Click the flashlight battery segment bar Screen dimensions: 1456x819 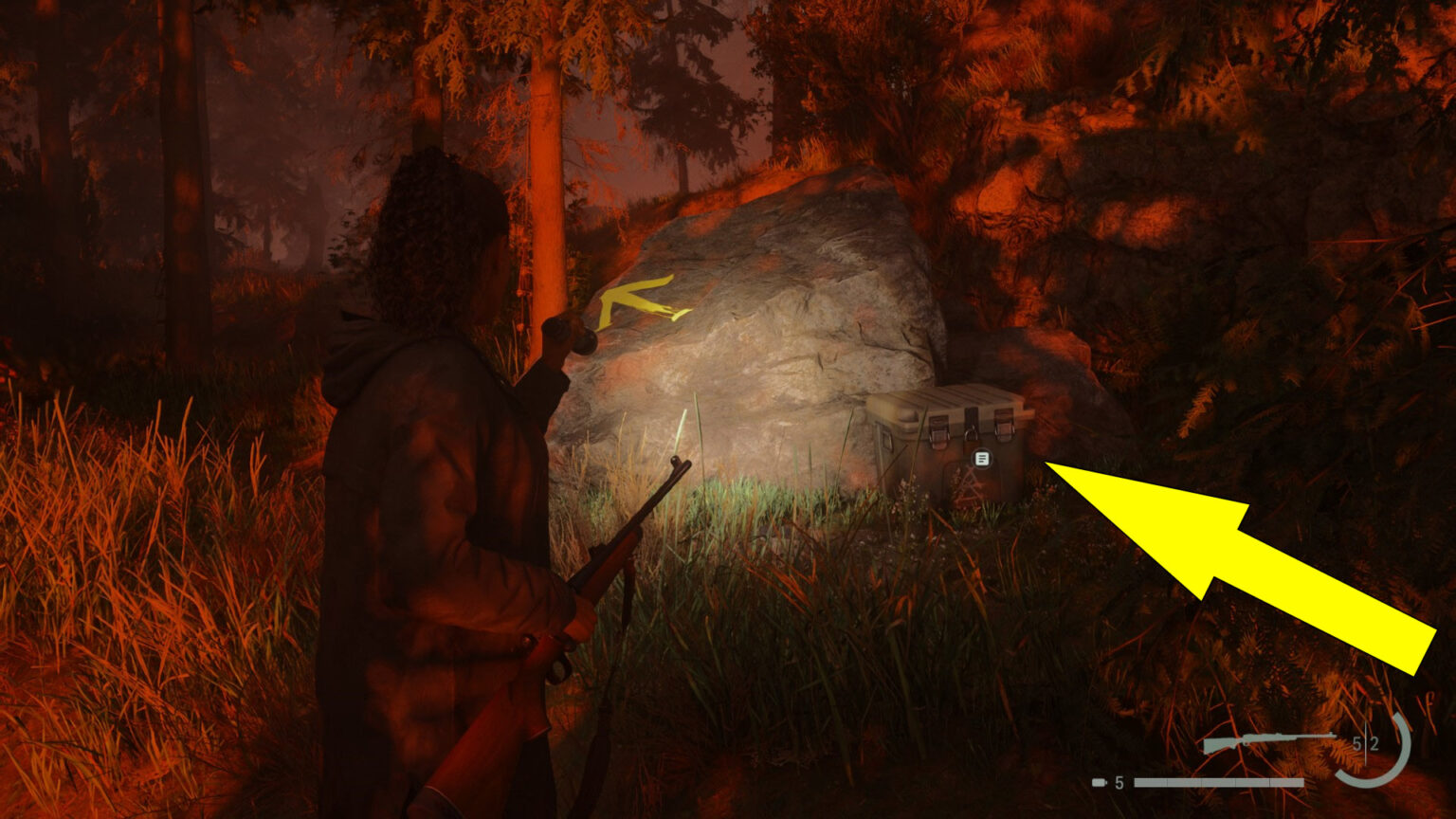coord(1218,781)
